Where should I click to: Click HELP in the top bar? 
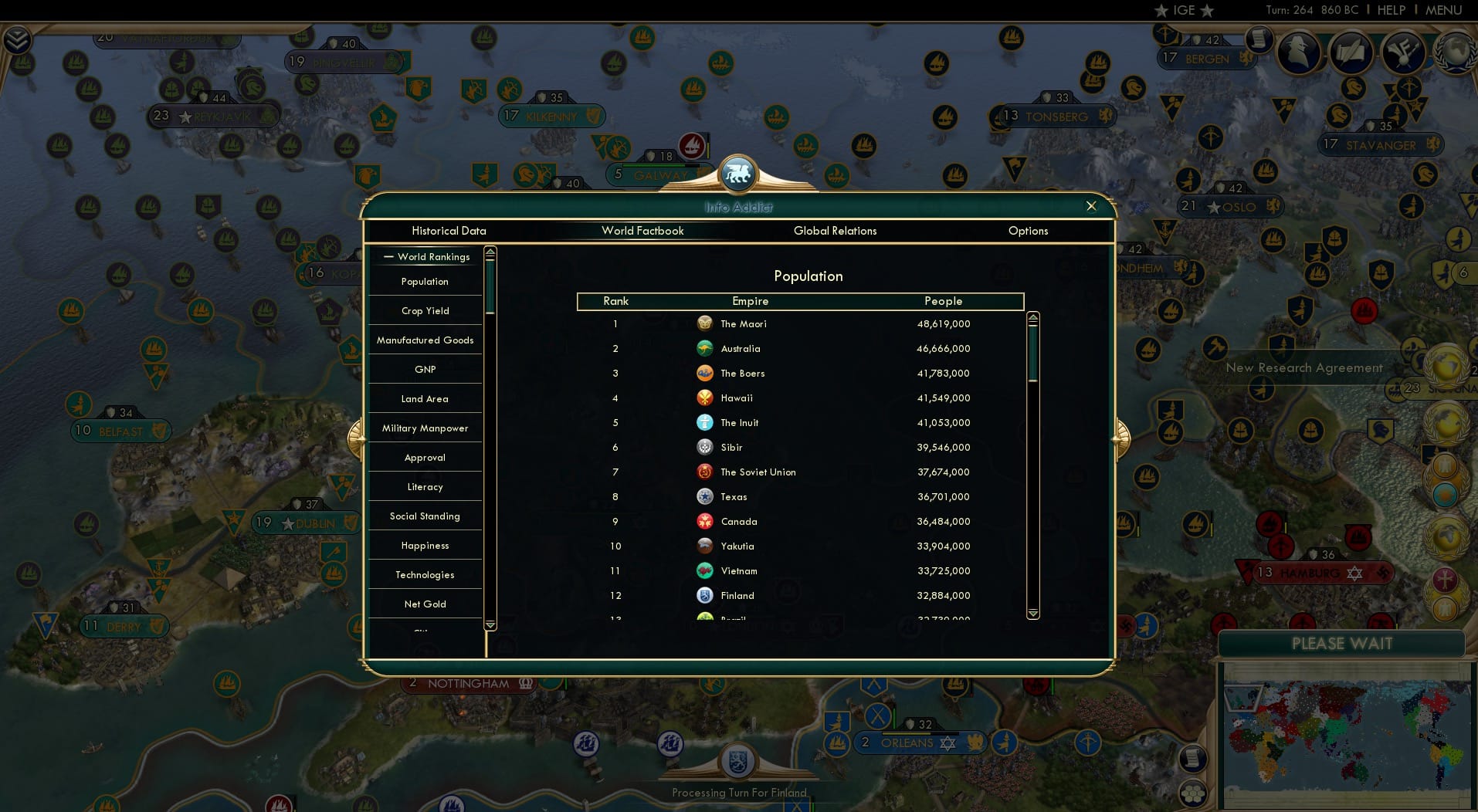coord(1391,10)
